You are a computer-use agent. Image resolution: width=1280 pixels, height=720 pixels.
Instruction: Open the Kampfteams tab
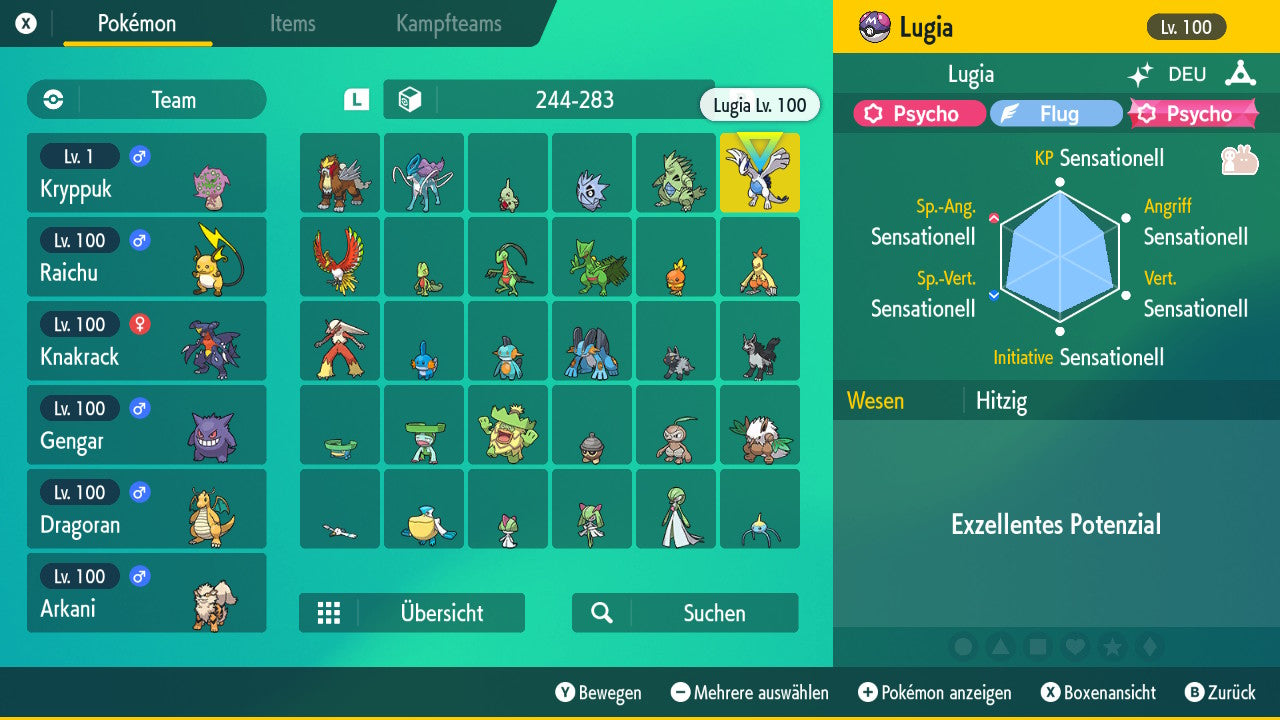pos(448,25)
